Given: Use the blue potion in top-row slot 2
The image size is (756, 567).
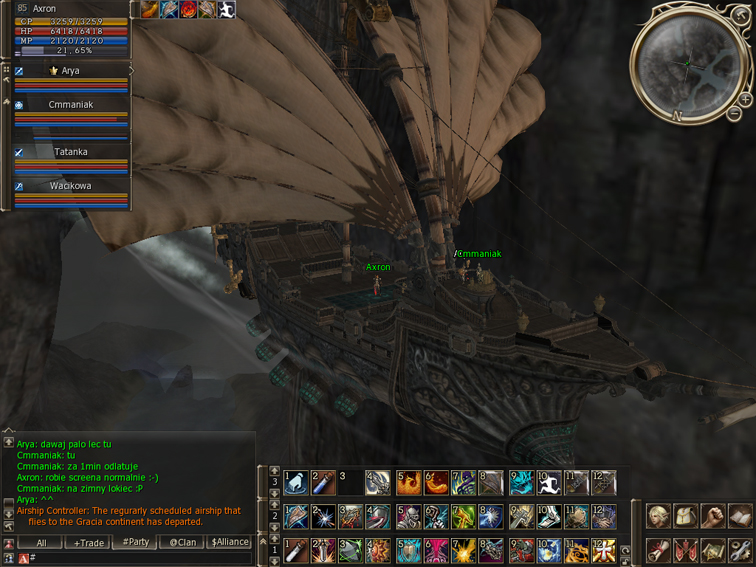Looking at the screenshot, I should click(323, 484).
